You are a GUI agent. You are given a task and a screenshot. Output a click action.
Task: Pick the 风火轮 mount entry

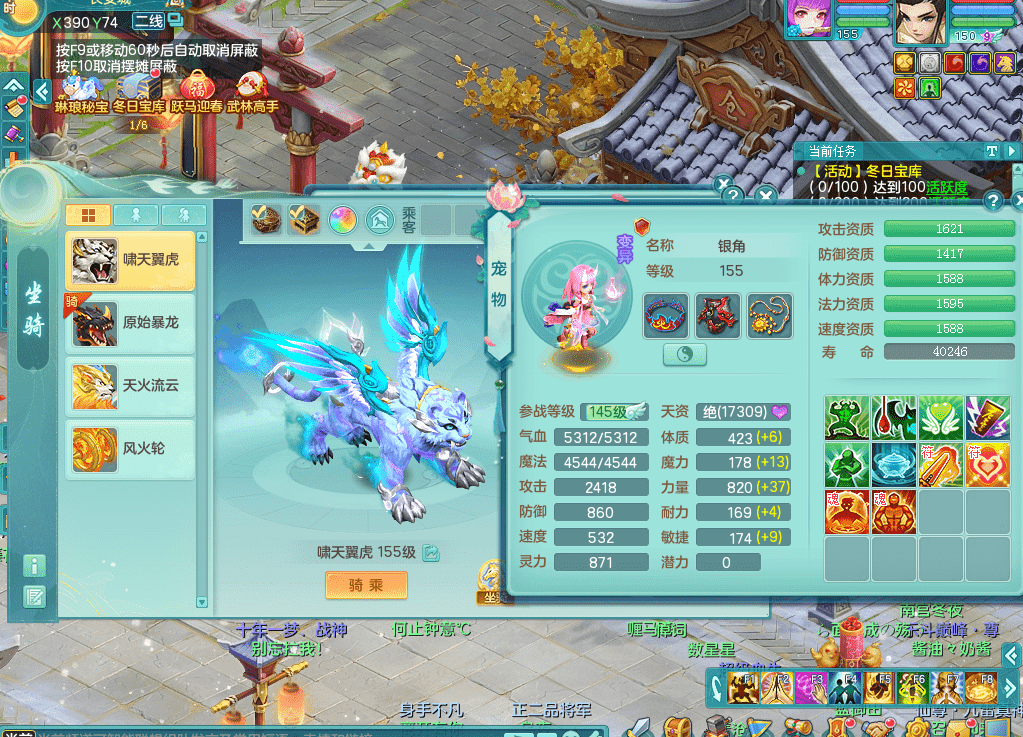coord(130,449)
